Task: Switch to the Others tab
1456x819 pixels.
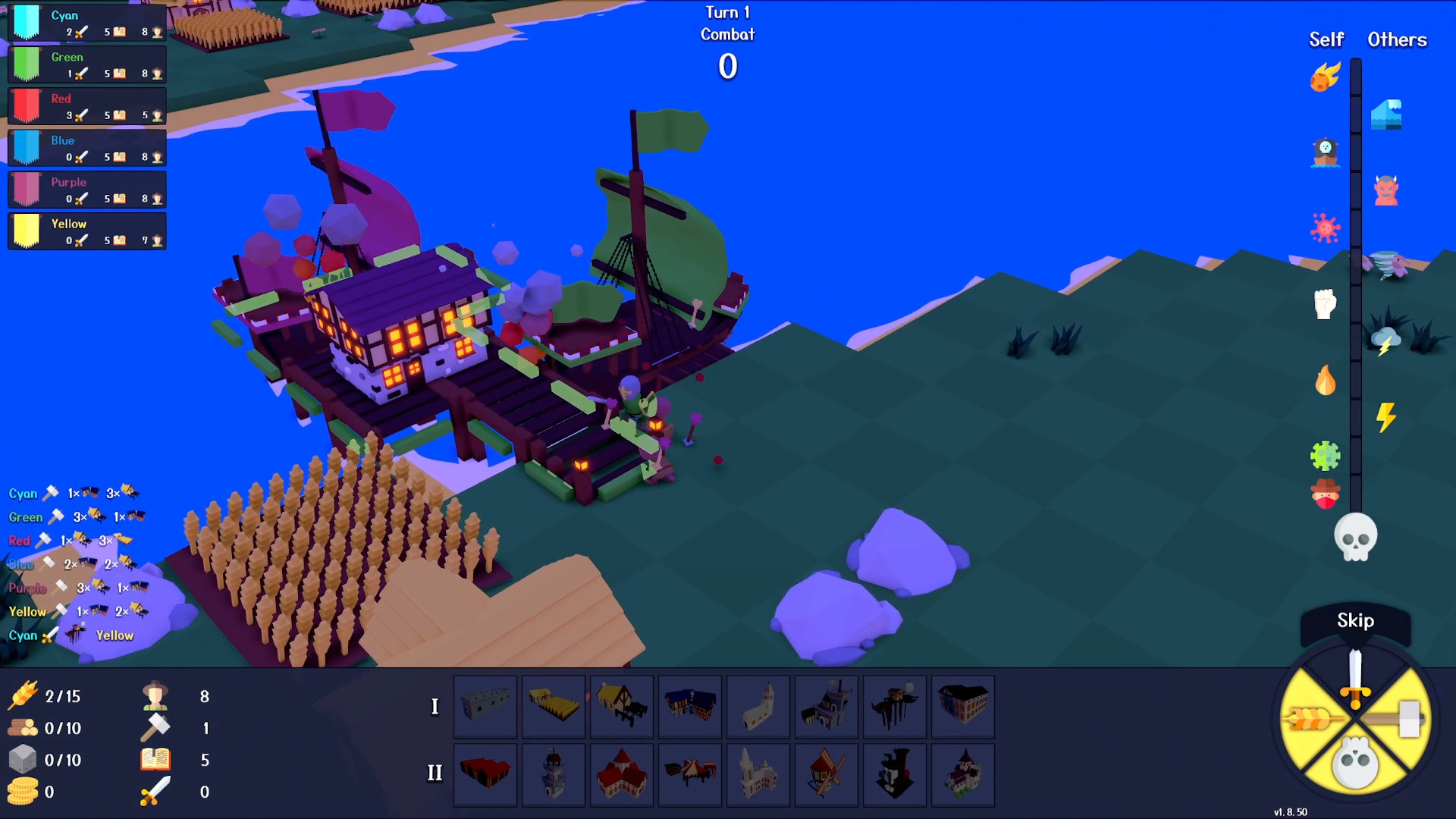Action: 1398,39
